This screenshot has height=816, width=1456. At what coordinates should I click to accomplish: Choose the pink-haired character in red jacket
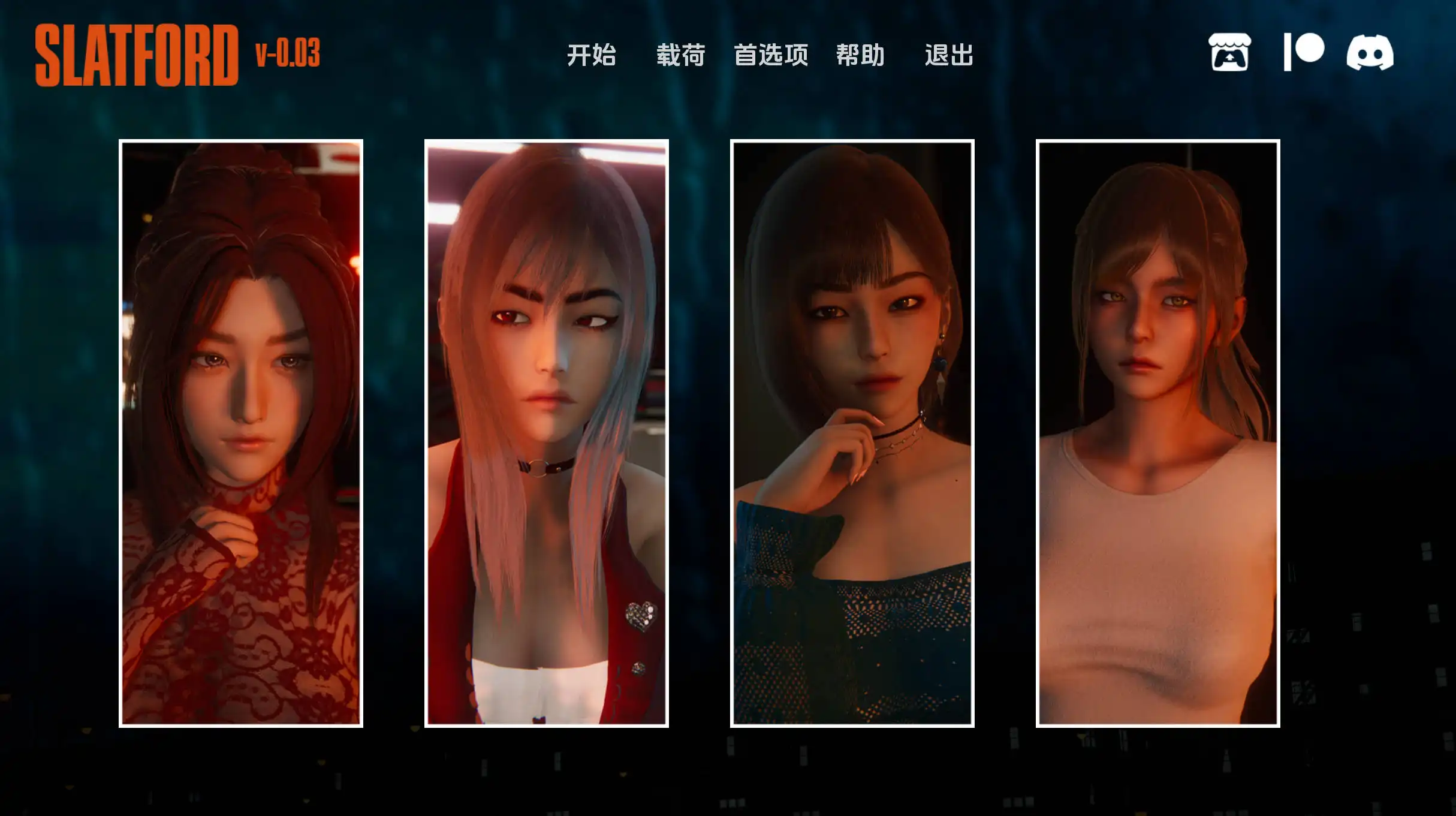point(547,433)
